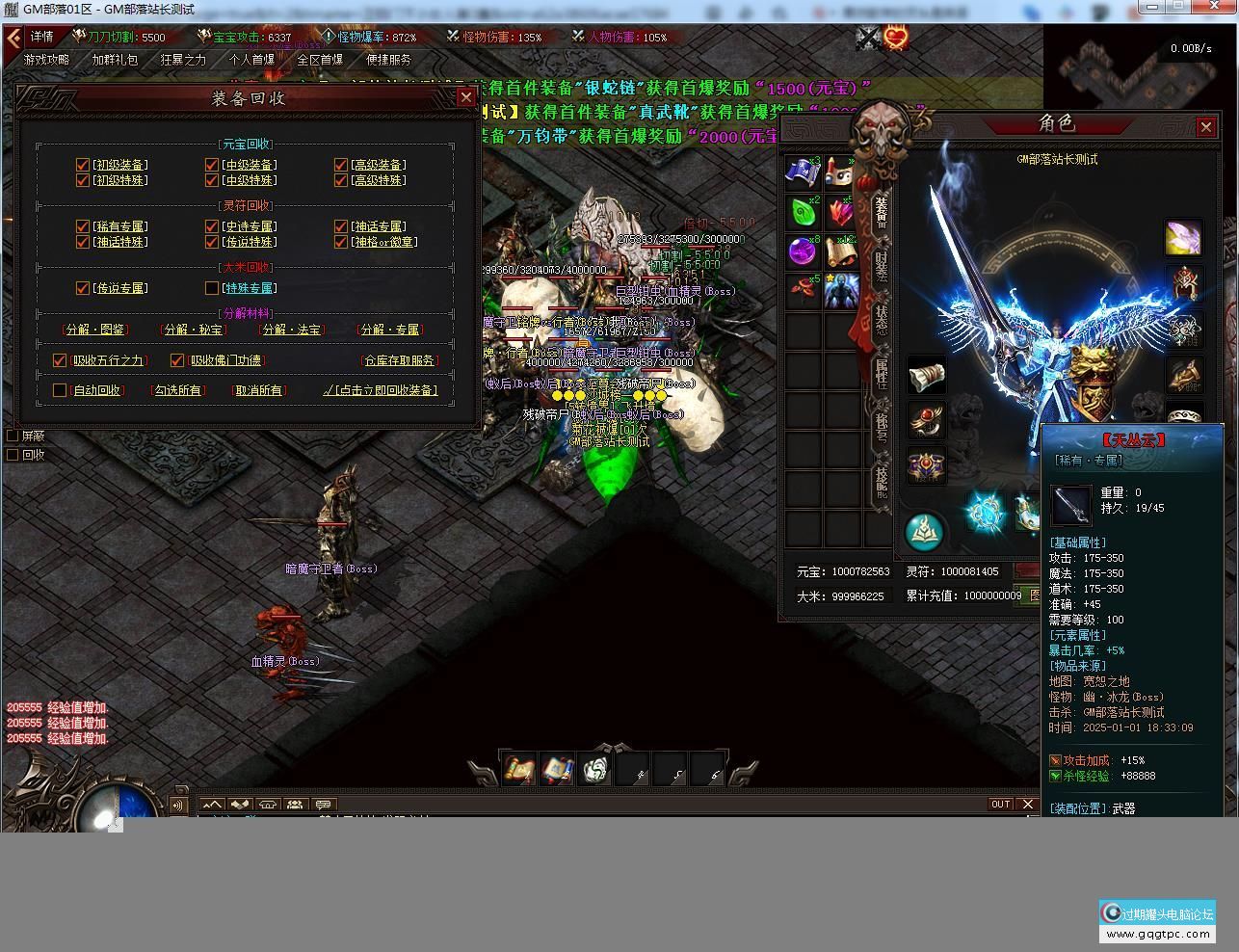The height and width of the screenshot is (952, 1239).
Task: Open the 加群礼包 gift pack menu
Action: (x=115, y=60)
